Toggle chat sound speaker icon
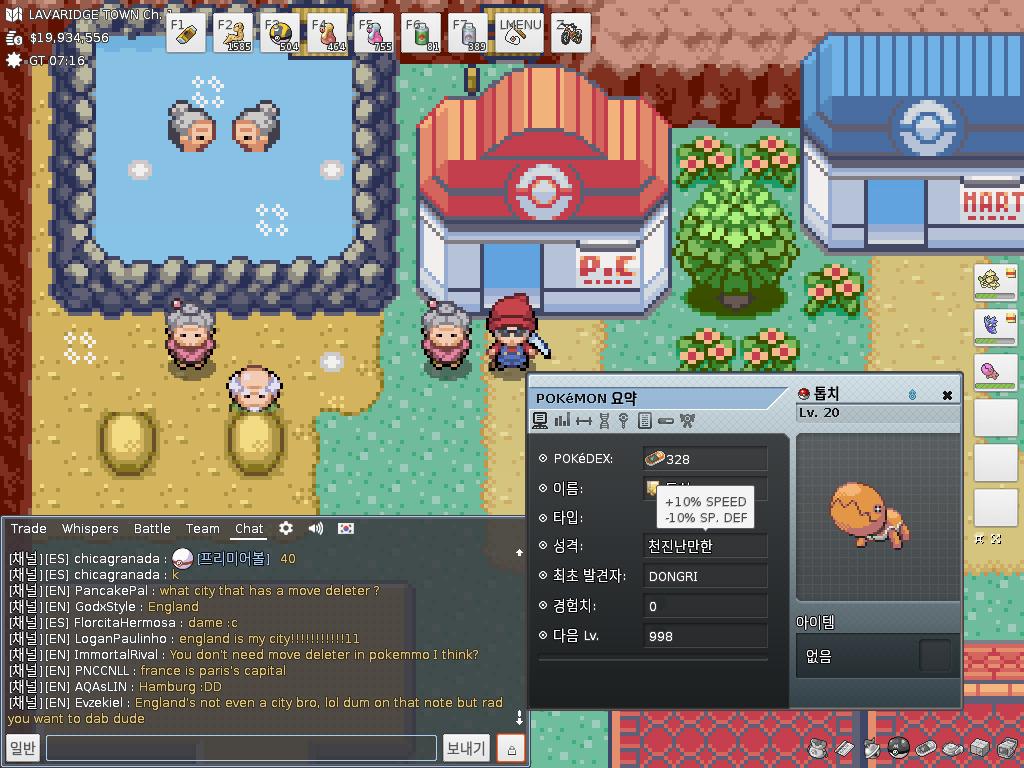Viewport: 1024px width, 768px height. [x=316, y=528]
